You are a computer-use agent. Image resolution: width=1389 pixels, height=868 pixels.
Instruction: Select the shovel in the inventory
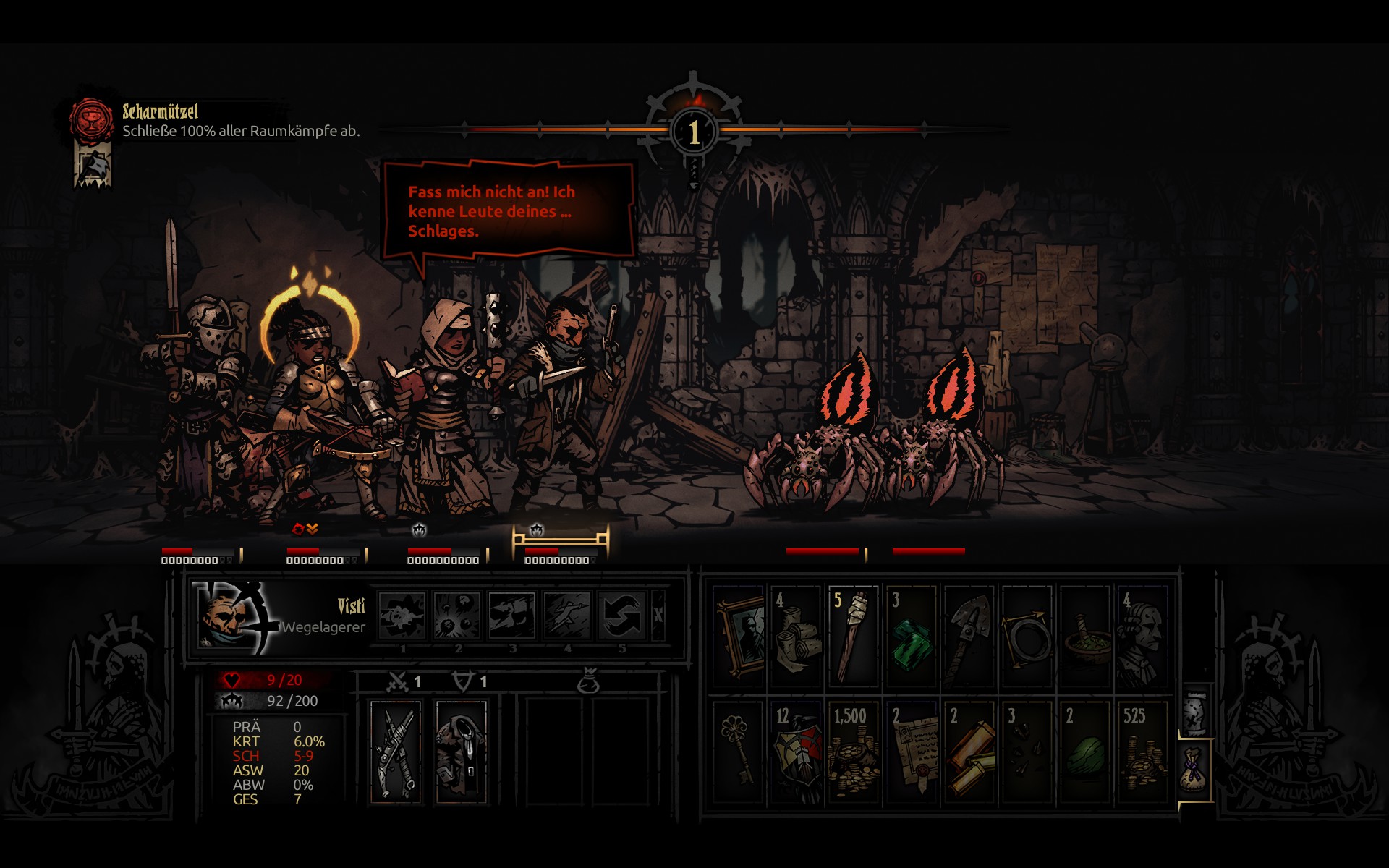[969, 637]
